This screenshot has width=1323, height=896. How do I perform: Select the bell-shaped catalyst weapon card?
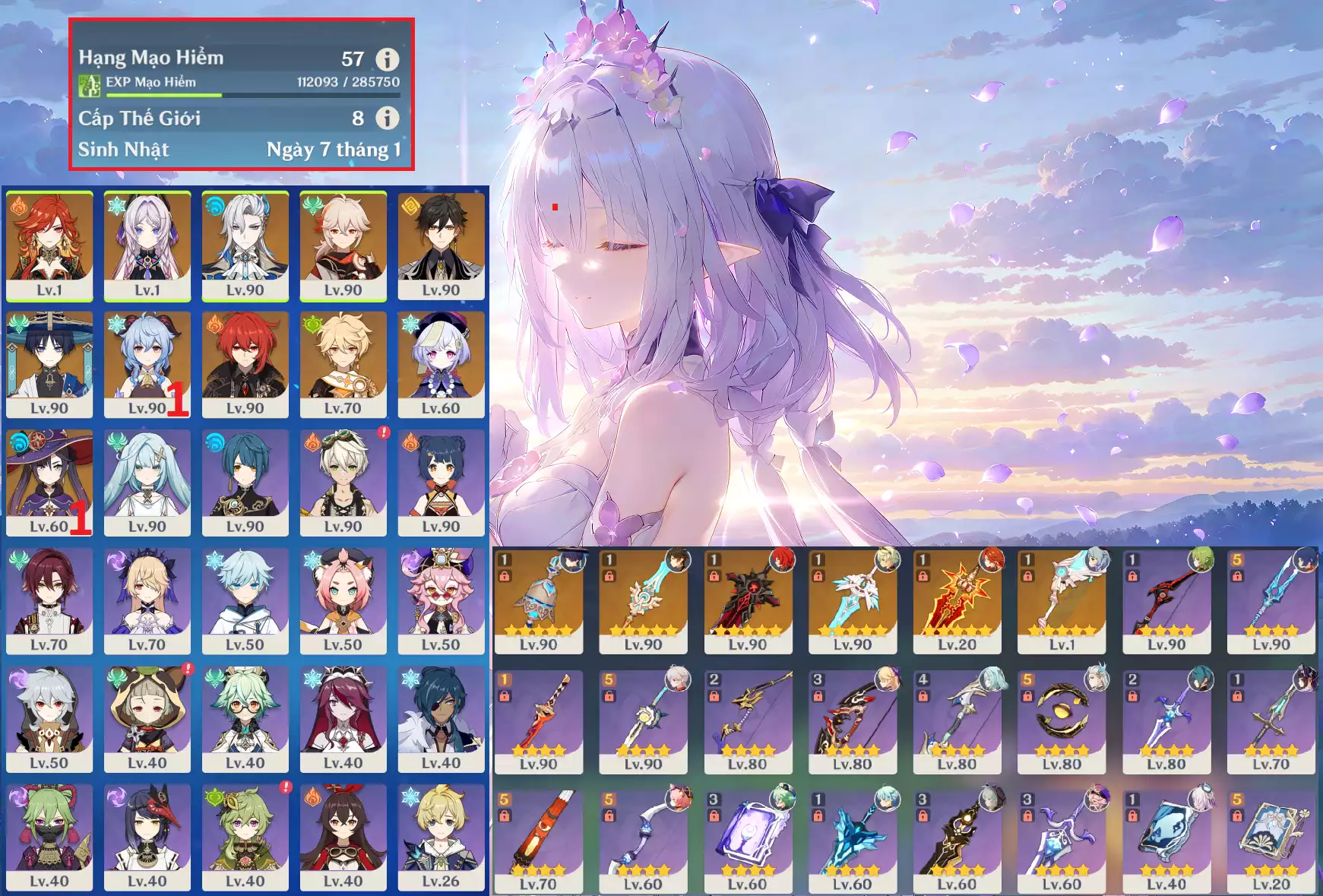[x=538, y=600]
